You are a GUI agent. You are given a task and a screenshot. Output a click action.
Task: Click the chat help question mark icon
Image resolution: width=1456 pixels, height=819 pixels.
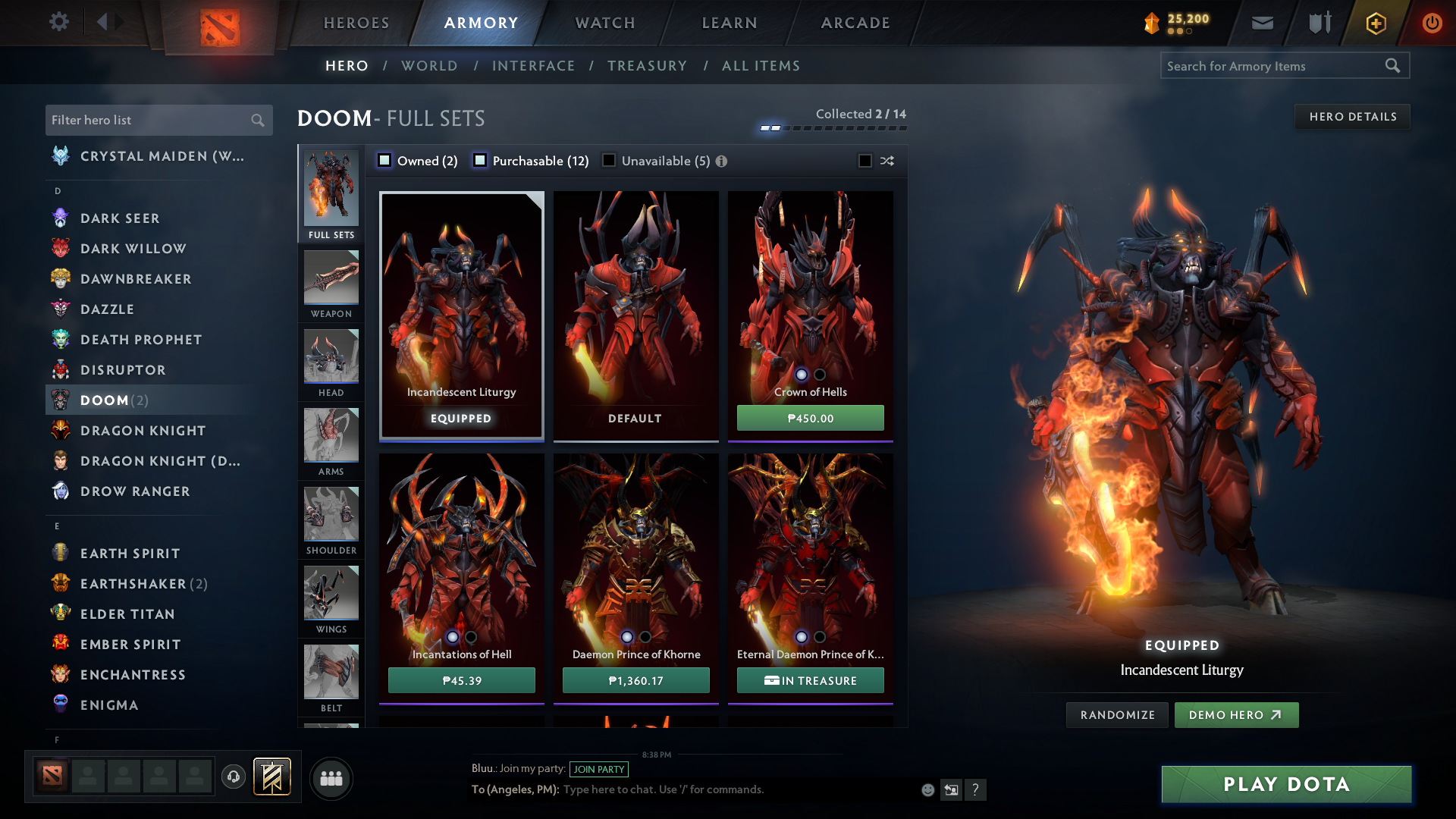pos(976,789)
